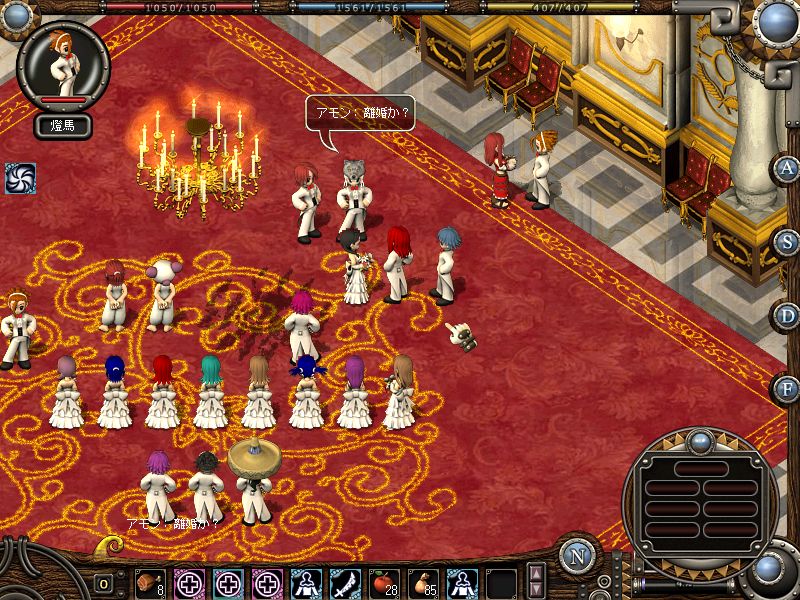Open the F side menu button
Image resolution: width=800 pixels, height=600 pixels.
click(x=788, y=387)
